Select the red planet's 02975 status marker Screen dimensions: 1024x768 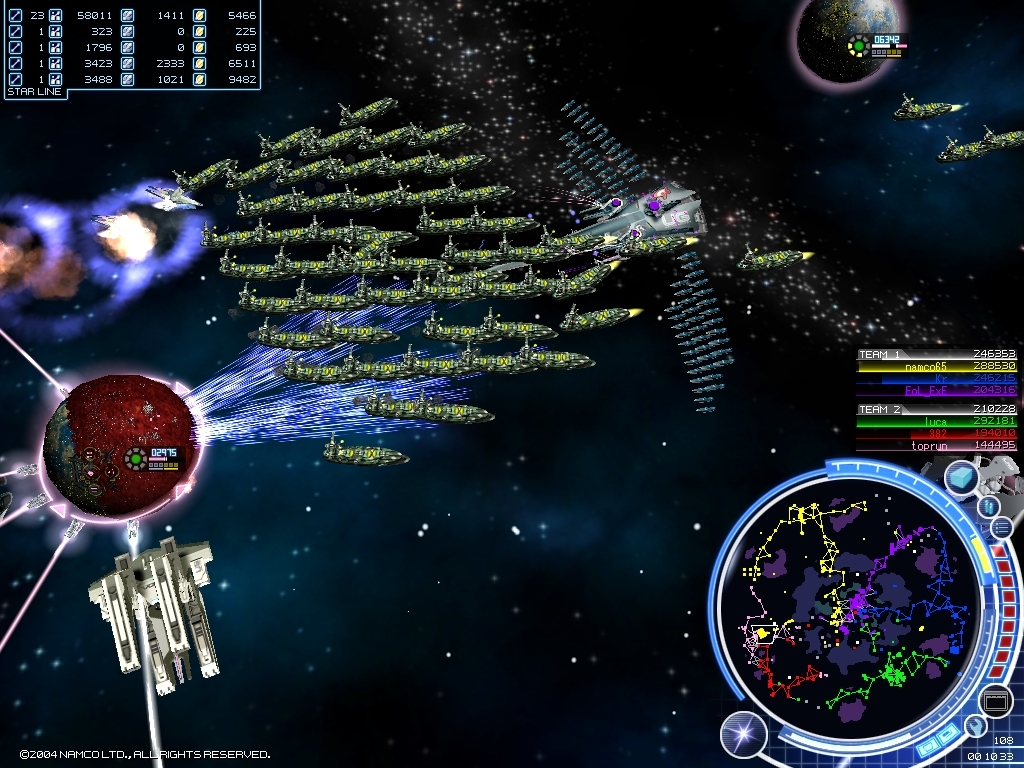[x=156, y=459]
